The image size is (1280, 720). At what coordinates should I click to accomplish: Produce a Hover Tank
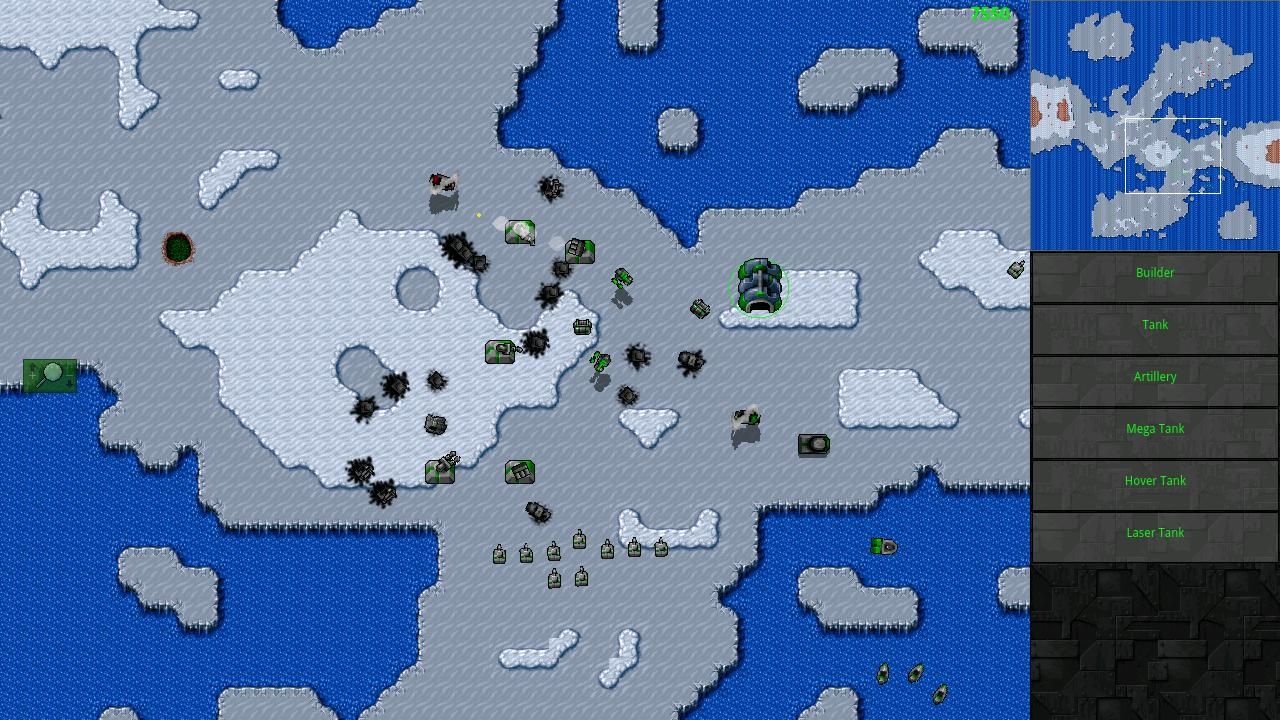[x=1155, y=480]
